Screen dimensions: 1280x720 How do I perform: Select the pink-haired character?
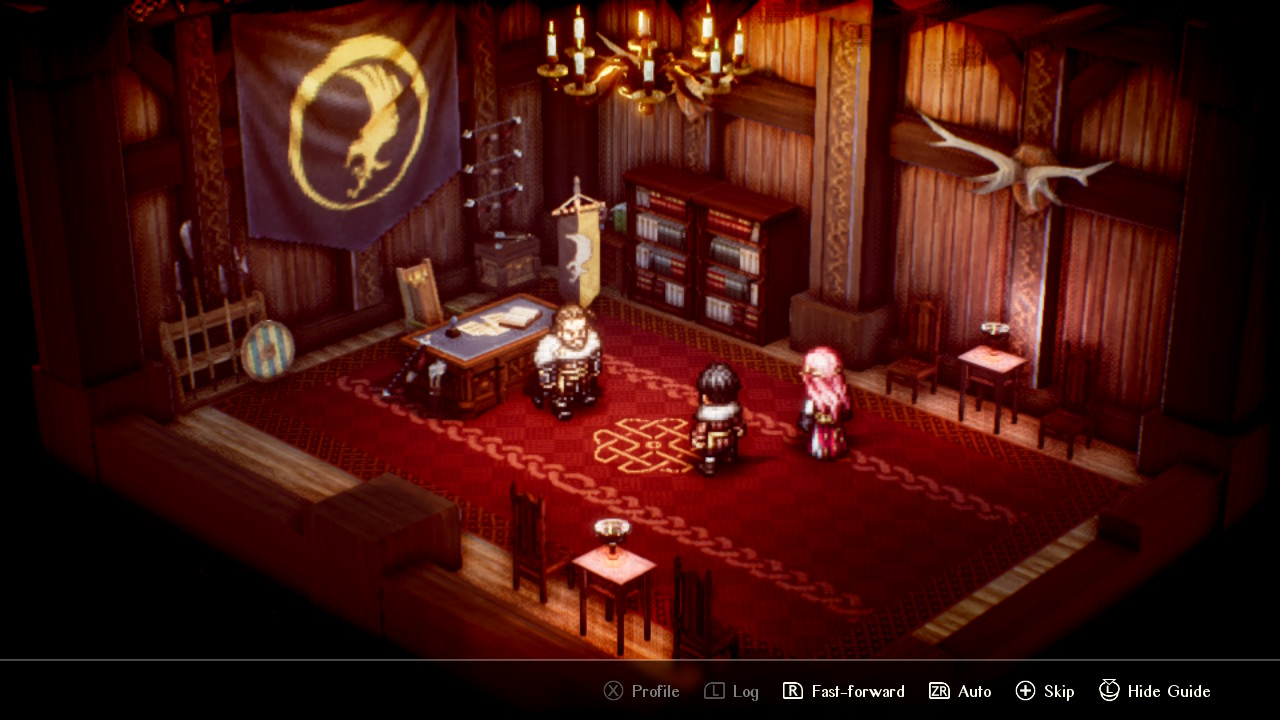coord(822,400)
